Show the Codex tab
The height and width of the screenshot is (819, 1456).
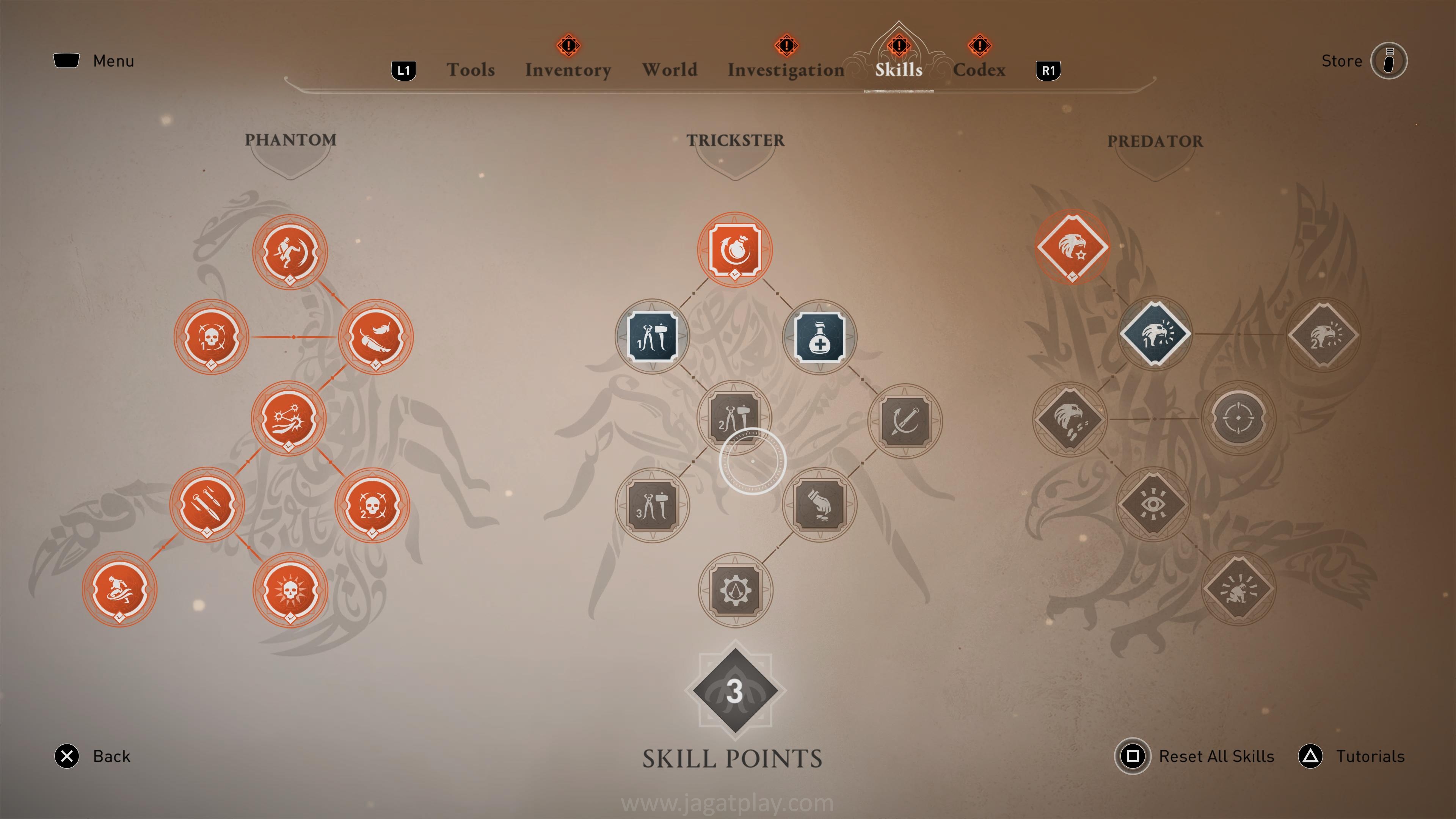coord(979,69)
